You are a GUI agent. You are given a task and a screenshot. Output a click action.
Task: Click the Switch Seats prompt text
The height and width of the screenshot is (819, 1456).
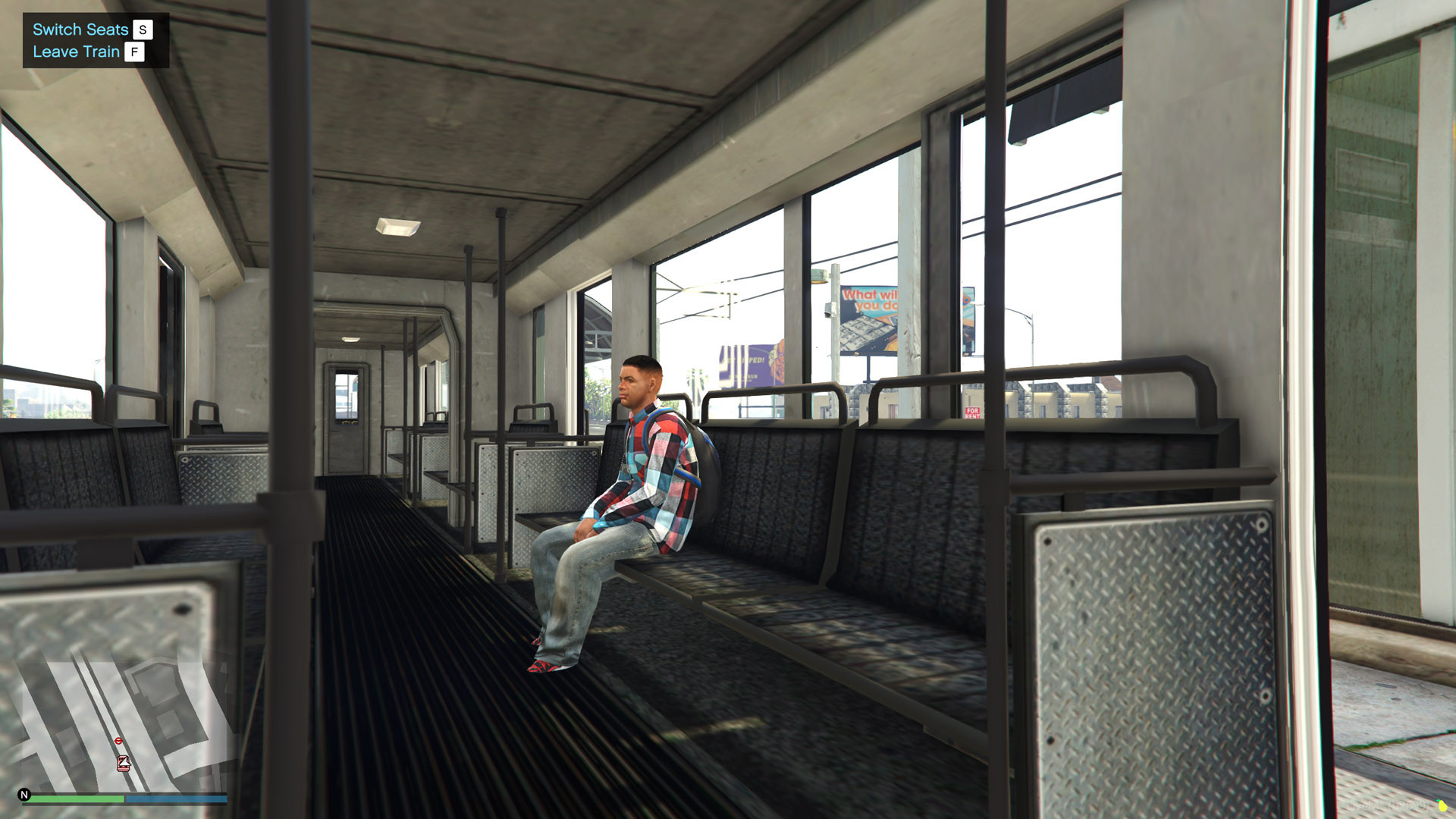[x=79, y=29]
